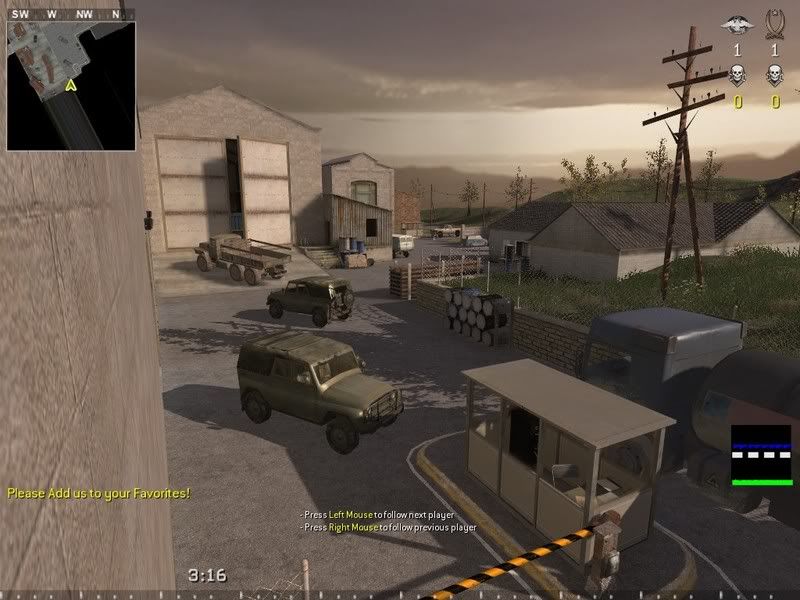Select the wreath team emblem

[774, 22]
